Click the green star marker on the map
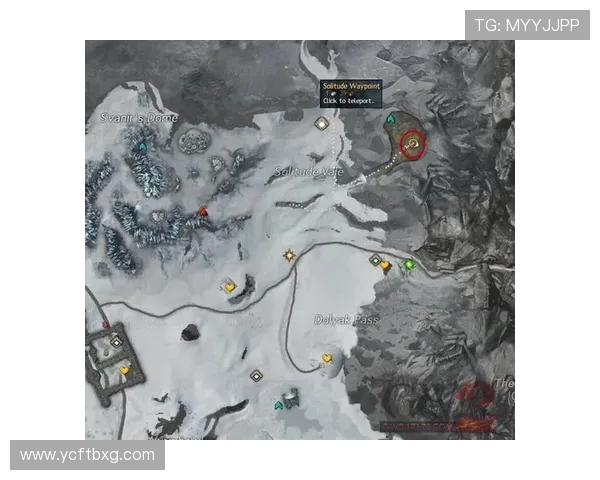This screenshot has width=600, height=480. click(409, 264)
